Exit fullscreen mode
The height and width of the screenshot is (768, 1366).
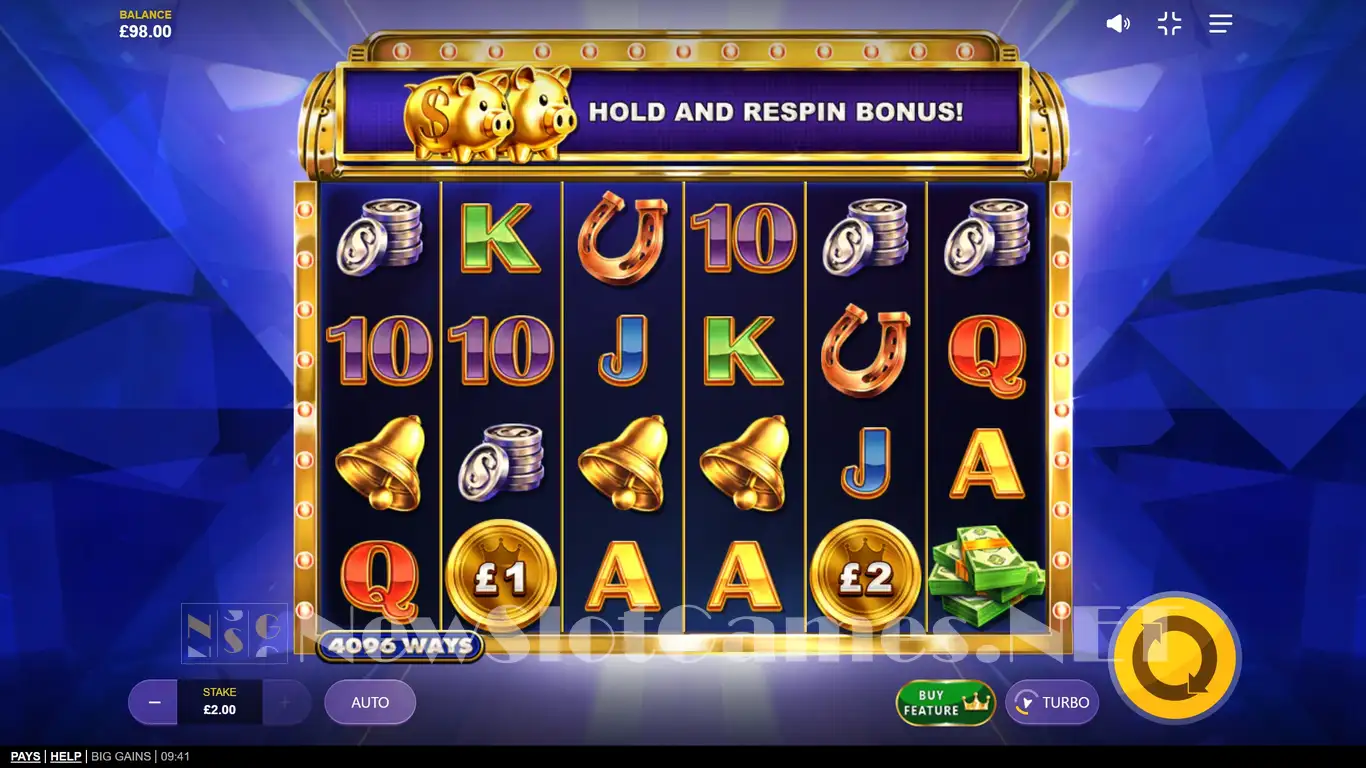1169,24
